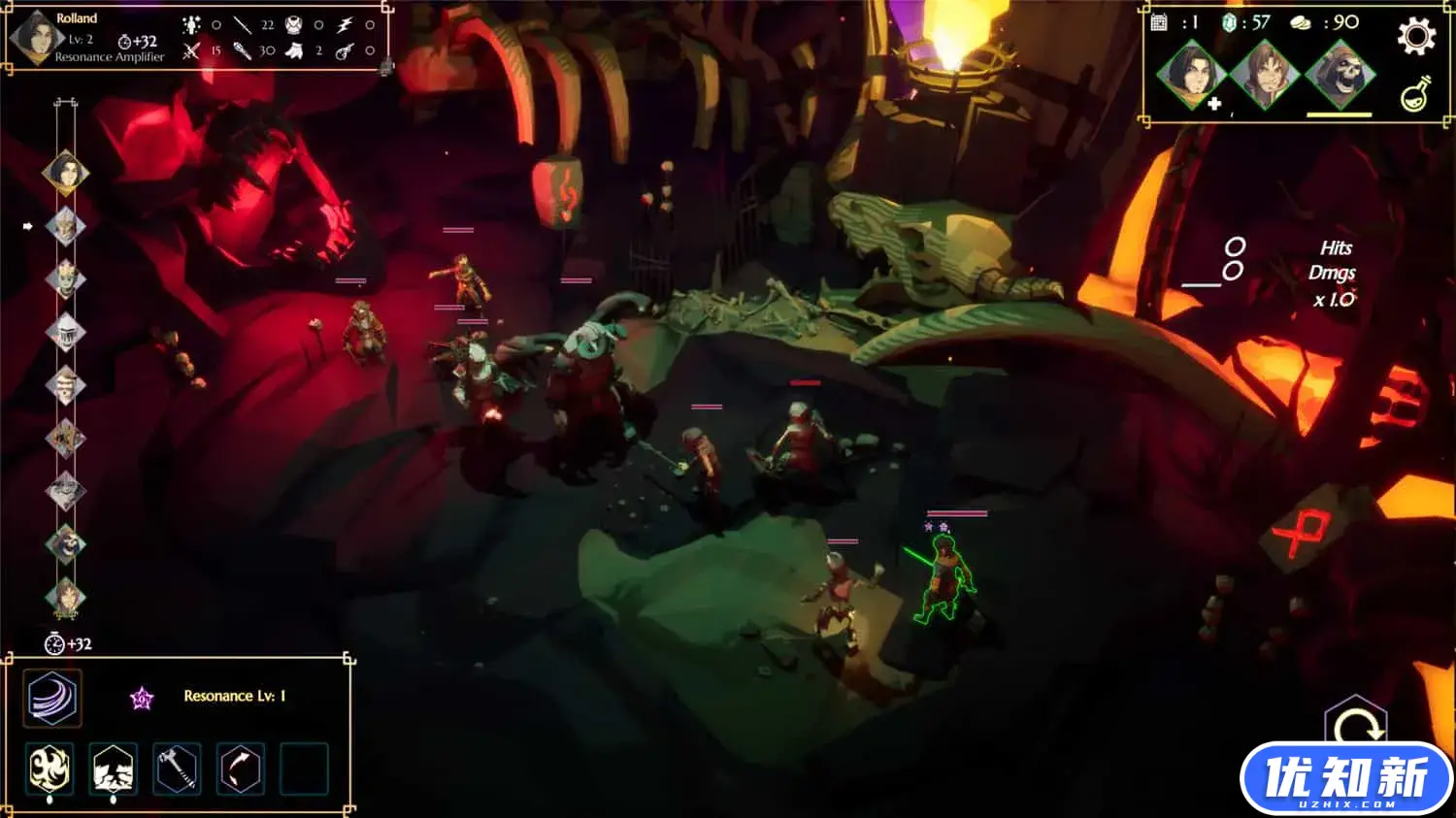Use the ground-crack shatter ability
The image size is (1456, 818).
point(113,769)
